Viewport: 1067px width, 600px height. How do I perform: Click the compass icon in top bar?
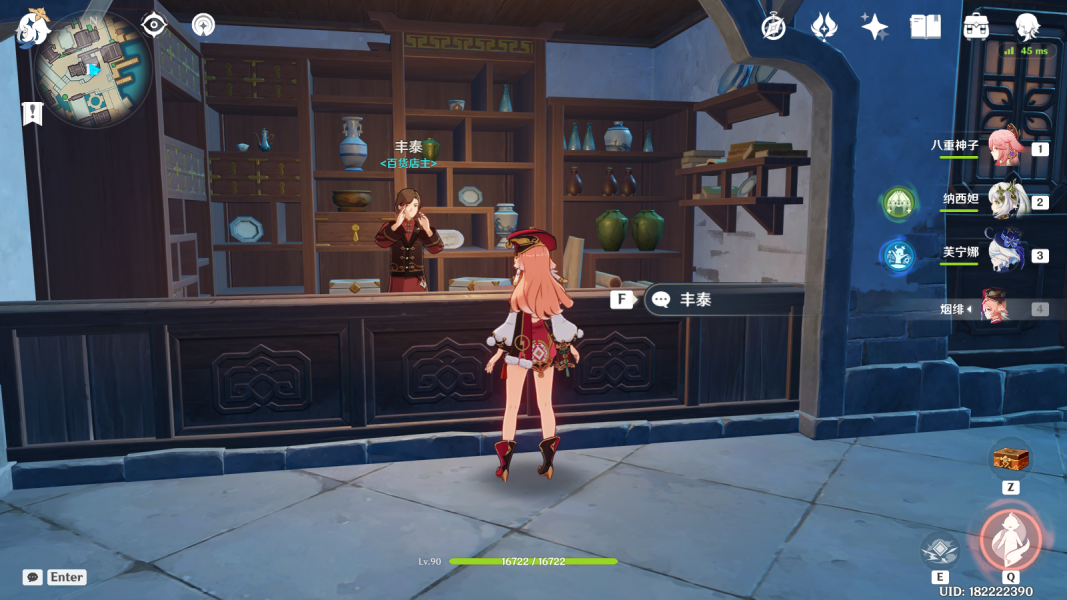coord(773,27)
